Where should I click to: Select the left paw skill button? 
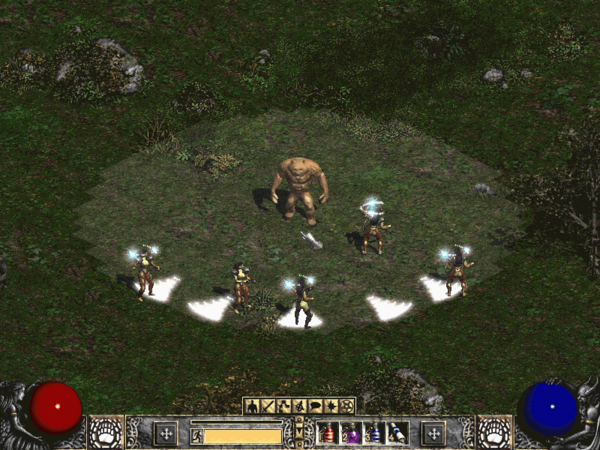[x=105, y=432]
